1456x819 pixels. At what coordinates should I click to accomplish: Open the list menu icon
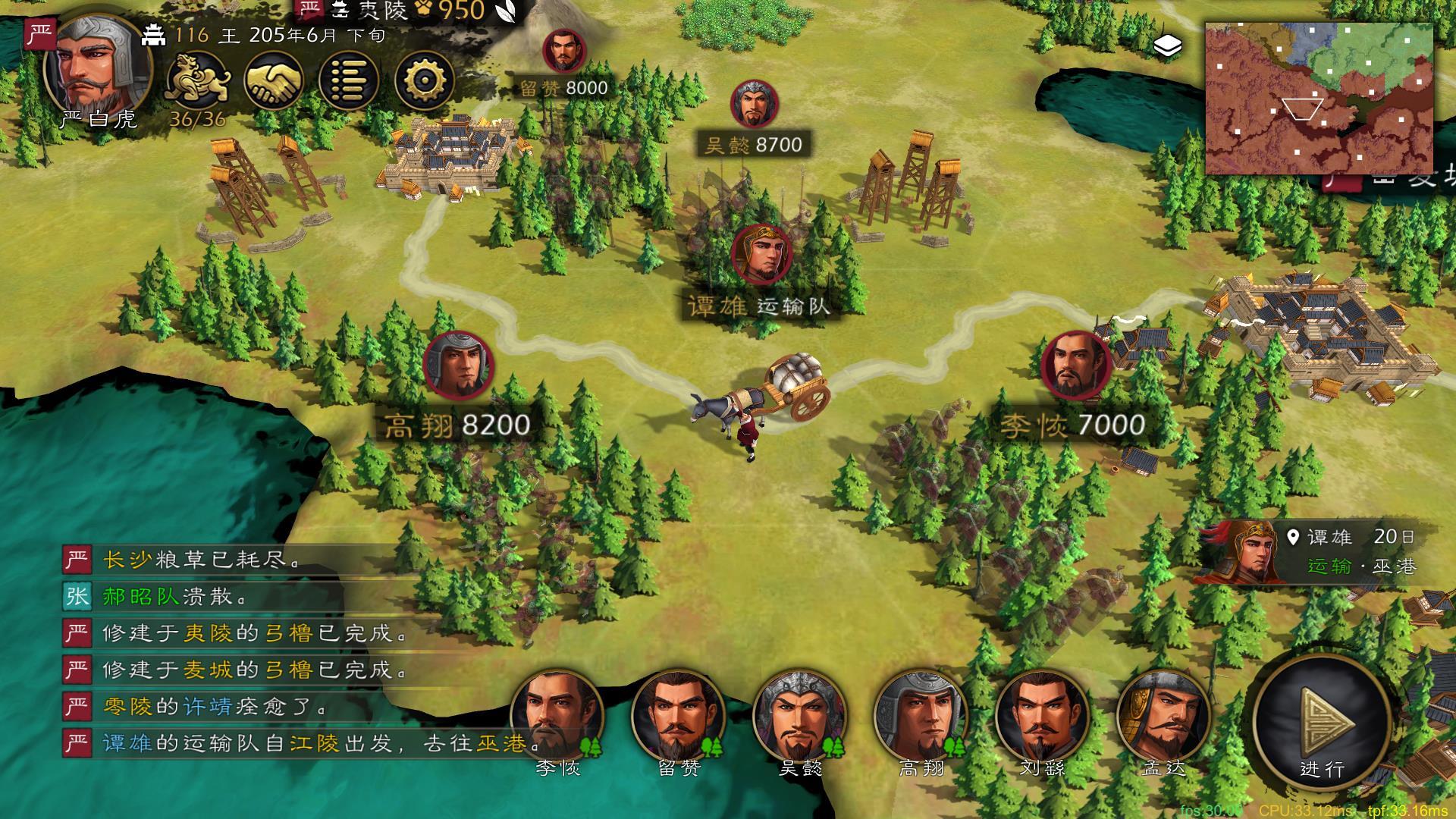349,80
